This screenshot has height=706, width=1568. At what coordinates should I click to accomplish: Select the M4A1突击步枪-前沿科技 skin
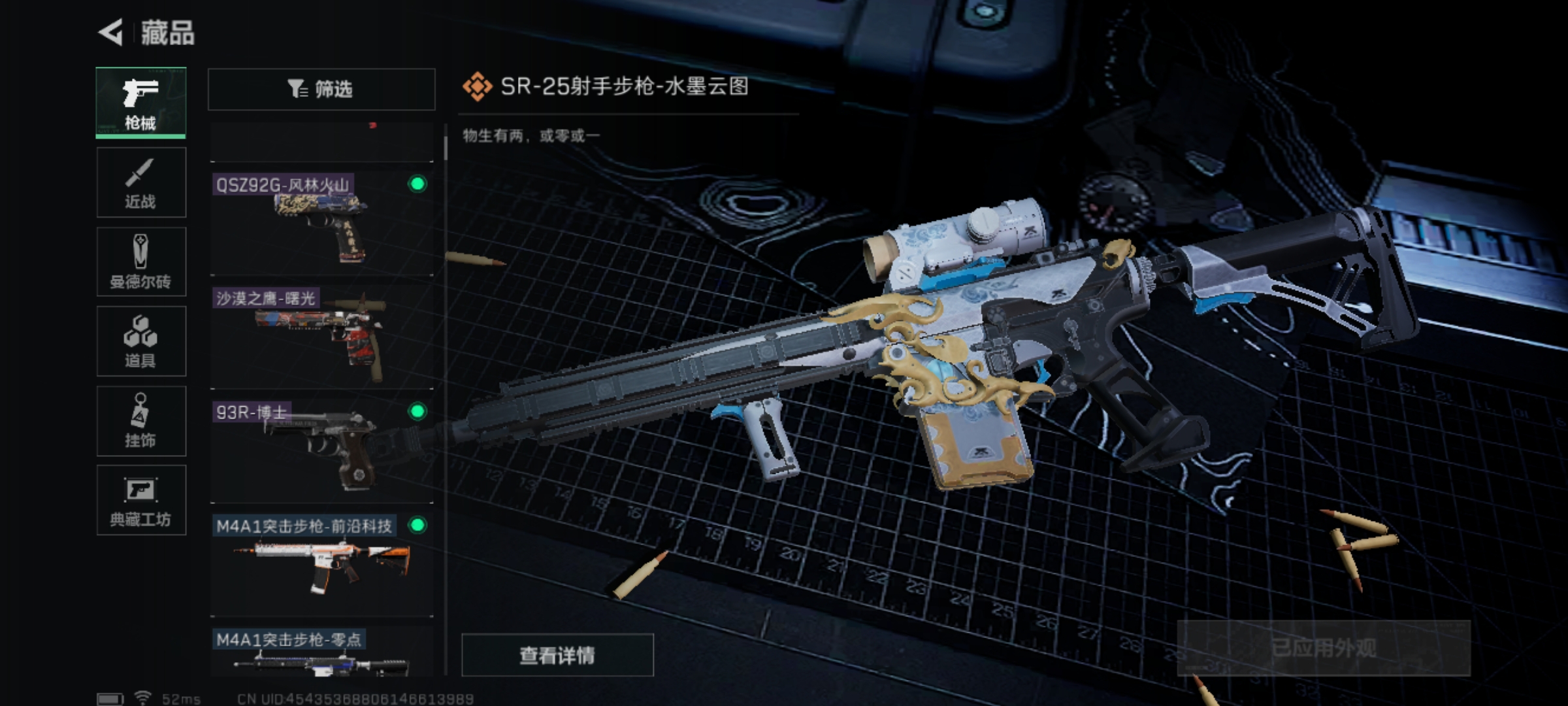pyautogui.click(x=321, y=564)
